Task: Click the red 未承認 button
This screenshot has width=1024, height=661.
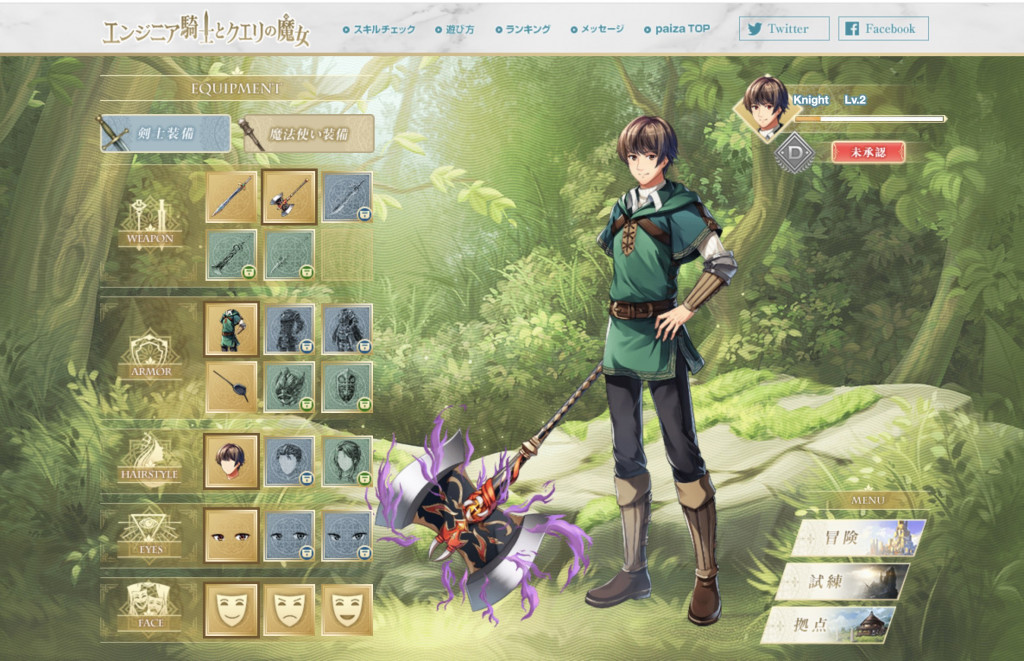Action: [867, 152]
